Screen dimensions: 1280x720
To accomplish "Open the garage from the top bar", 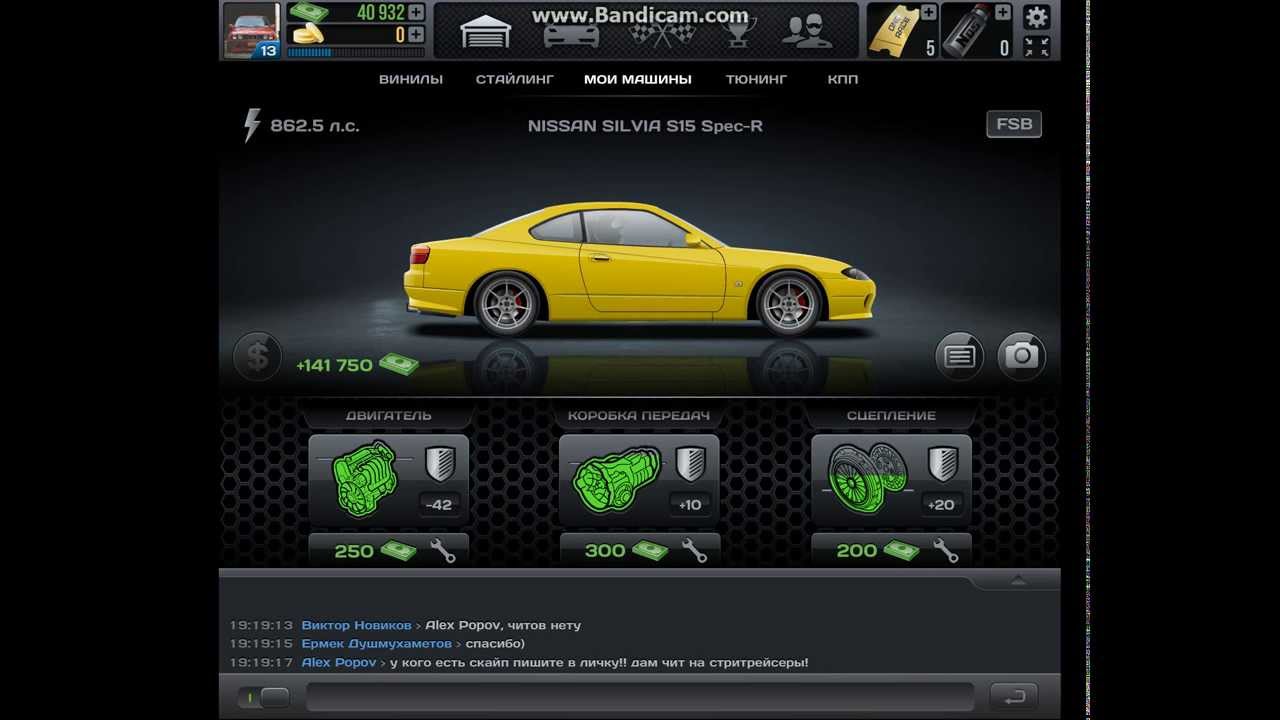I will pos(486,33).
